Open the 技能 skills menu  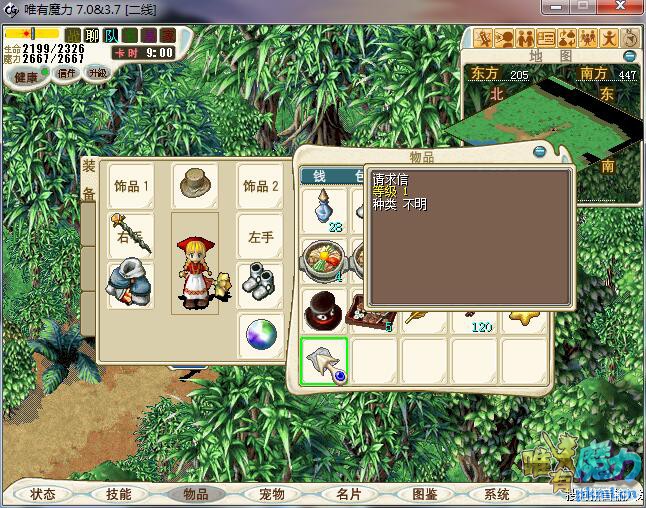tap(119, 494)
